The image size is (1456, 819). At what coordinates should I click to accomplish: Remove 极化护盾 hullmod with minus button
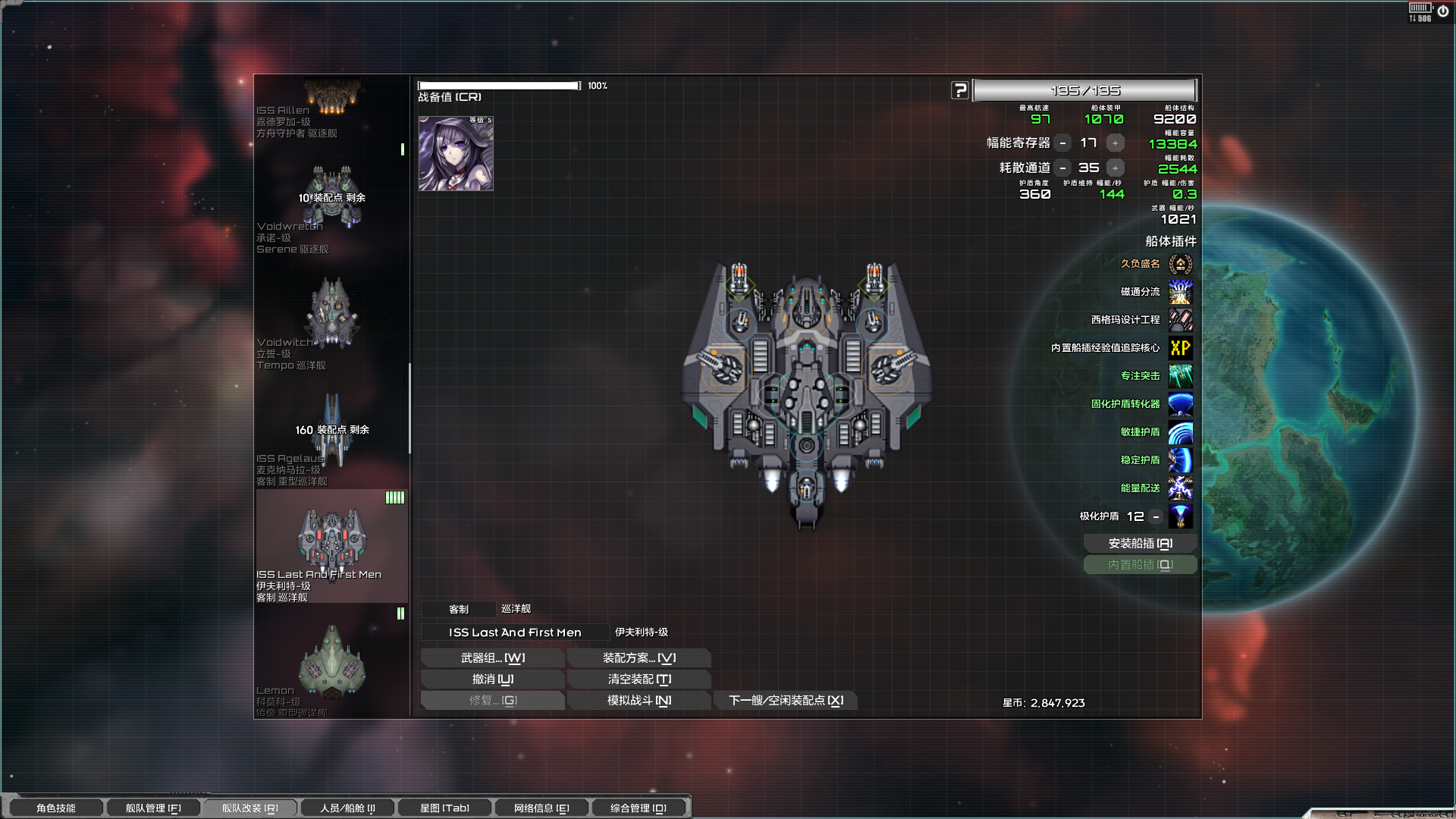(1156, 516)
